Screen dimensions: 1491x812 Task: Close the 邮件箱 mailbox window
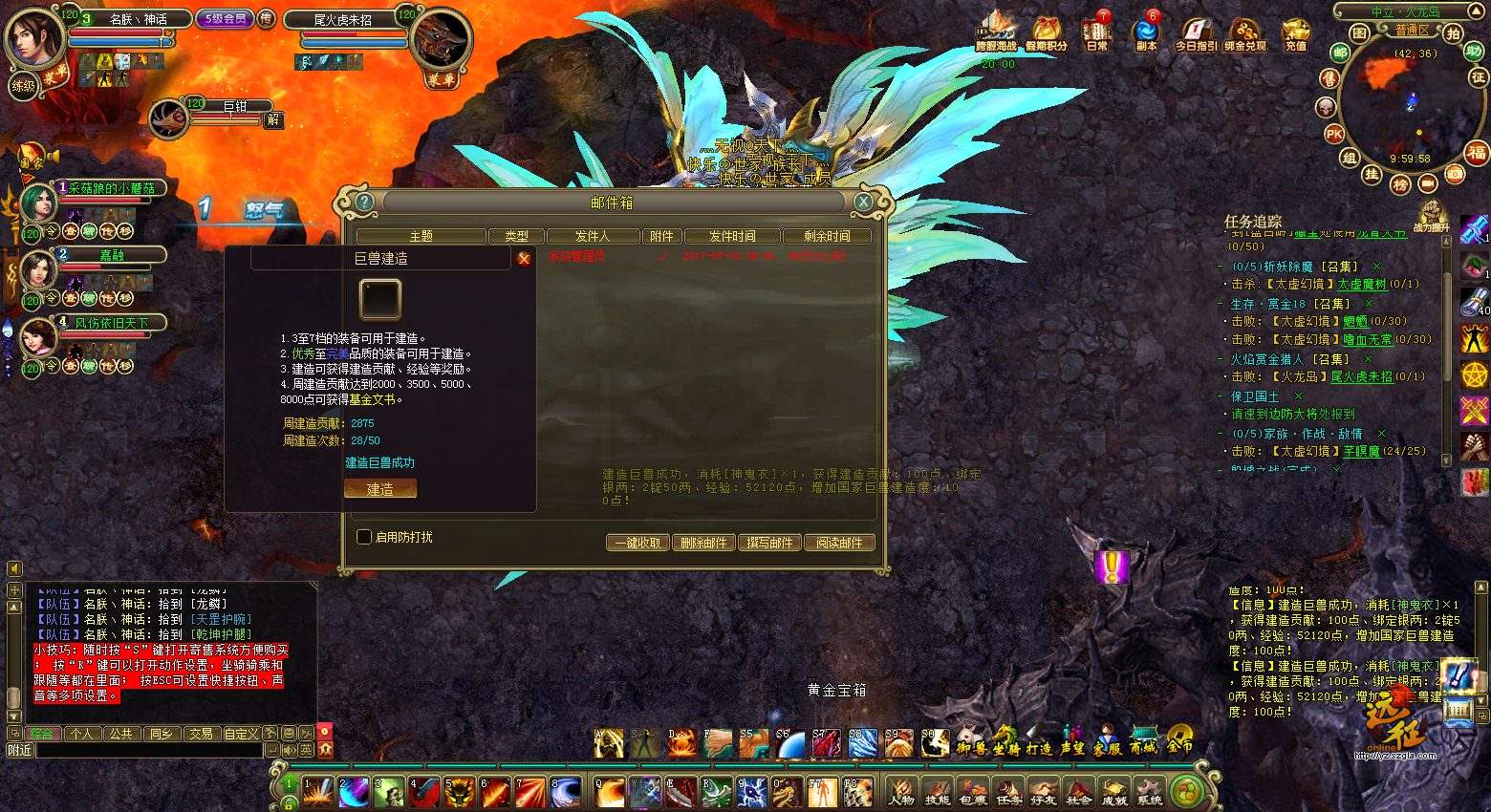(x=863, y=202)
